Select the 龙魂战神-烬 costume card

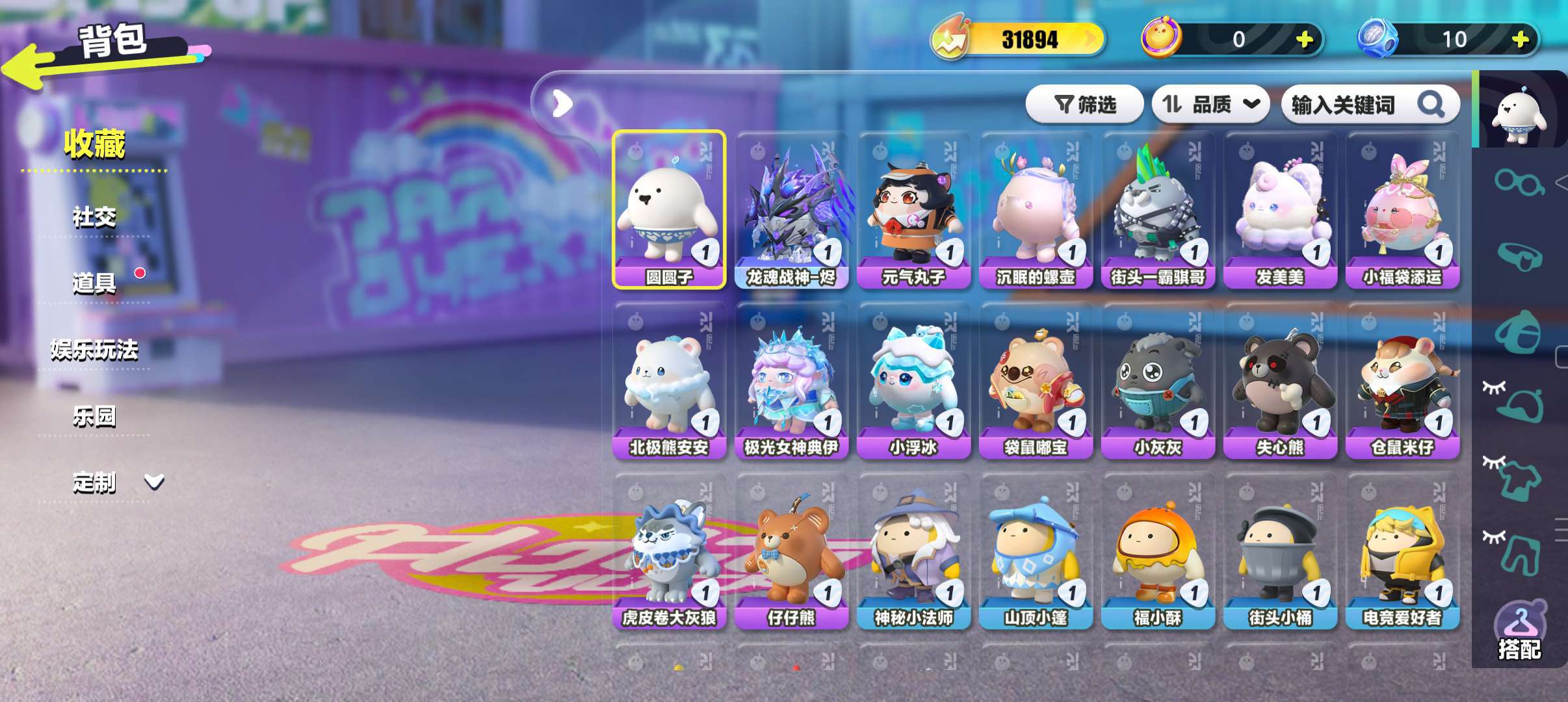coord(791,209)
